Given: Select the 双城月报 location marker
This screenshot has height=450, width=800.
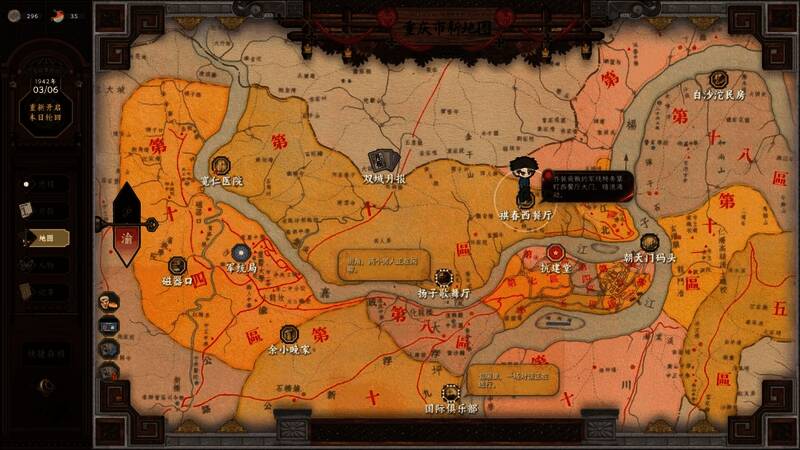Looking at the screenshot, I should coord(381,161).
